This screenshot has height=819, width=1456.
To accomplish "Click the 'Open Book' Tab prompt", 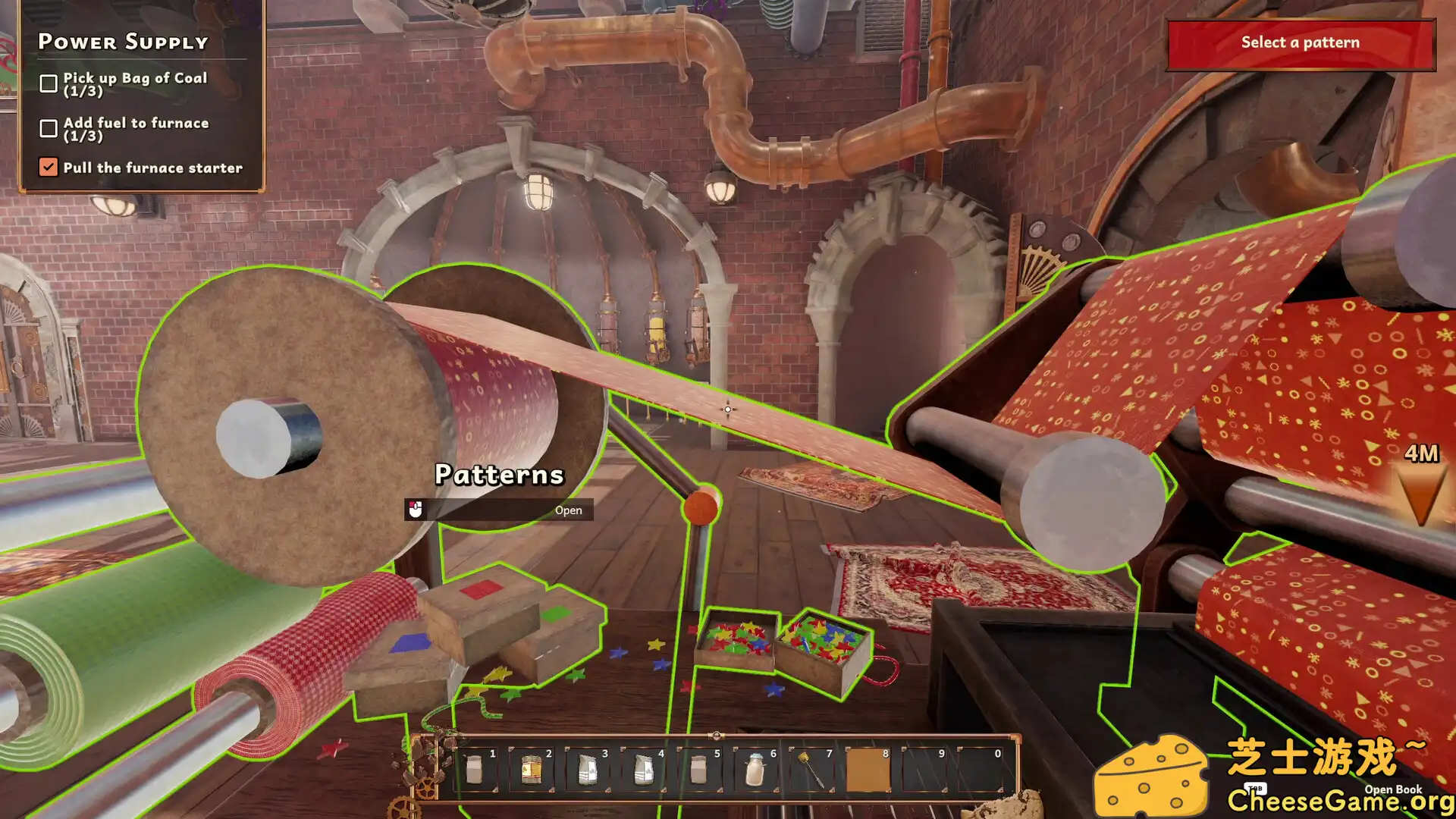I will 1393,789.
